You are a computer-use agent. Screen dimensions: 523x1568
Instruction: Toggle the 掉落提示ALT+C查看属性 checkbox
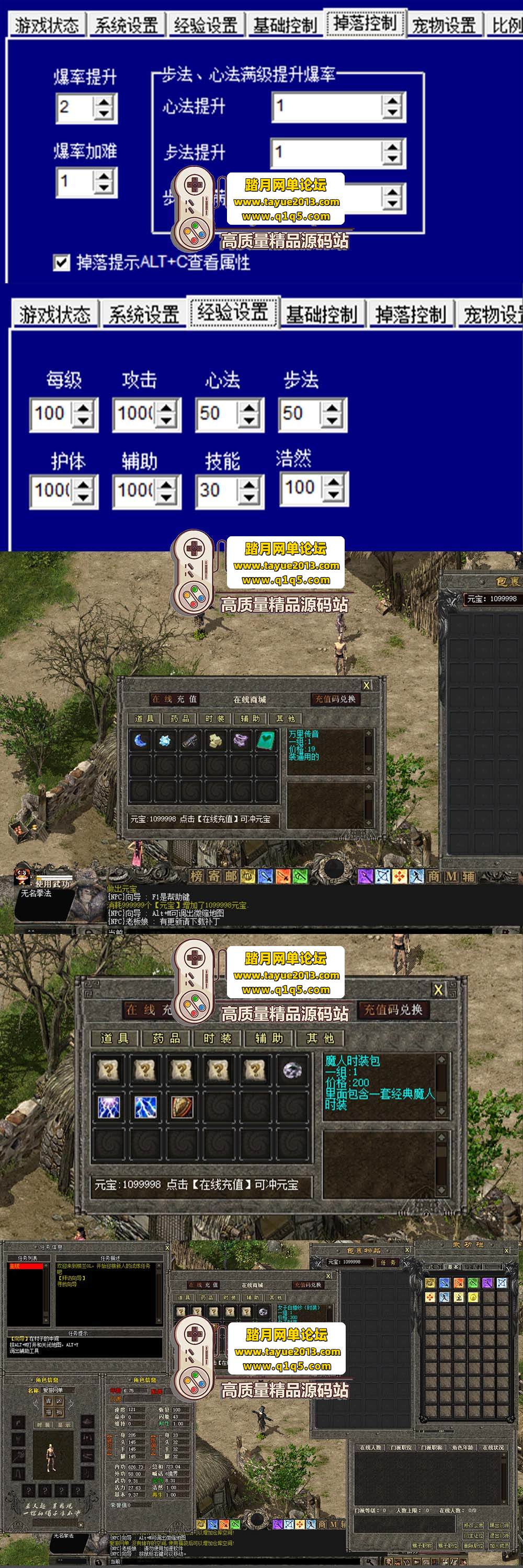(x=62, y=262)
